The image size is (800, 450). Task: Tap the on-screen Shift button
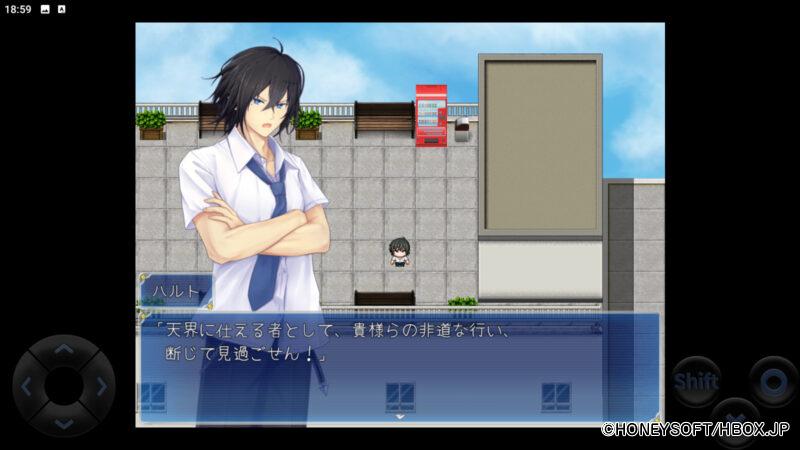point(696,382)
